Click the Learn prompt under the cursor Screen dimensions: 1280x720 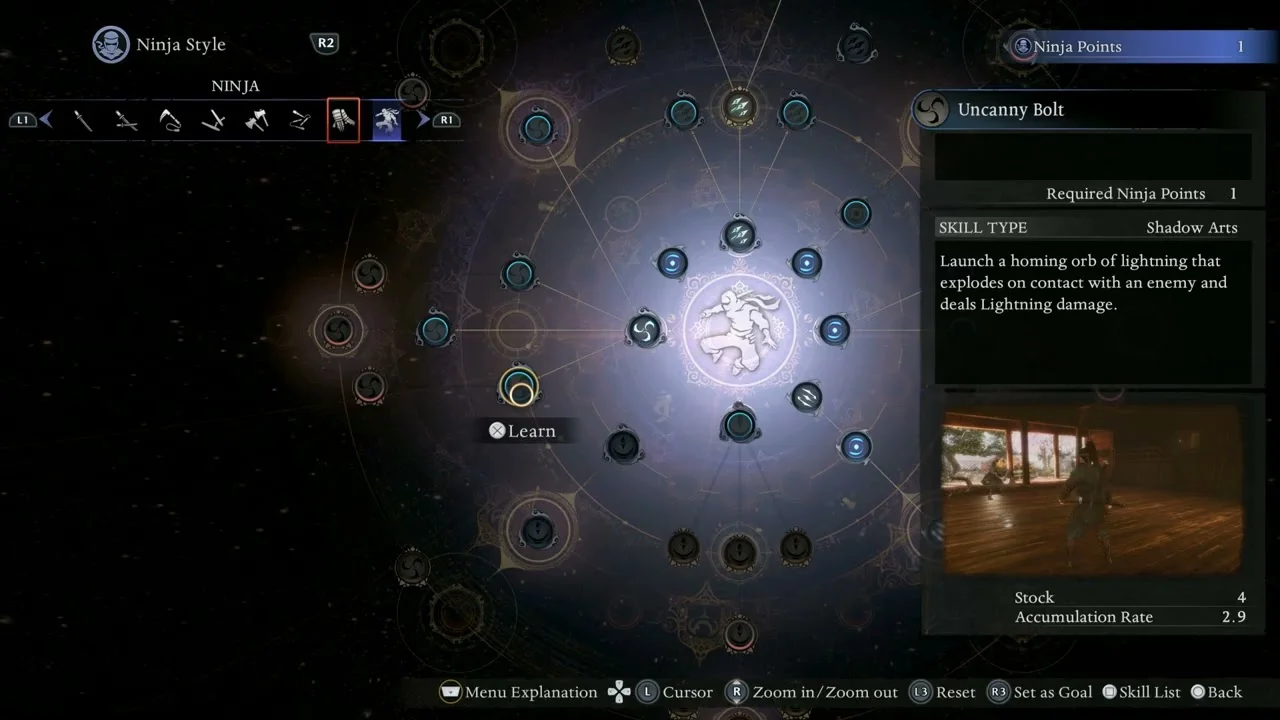click(522, 431)
